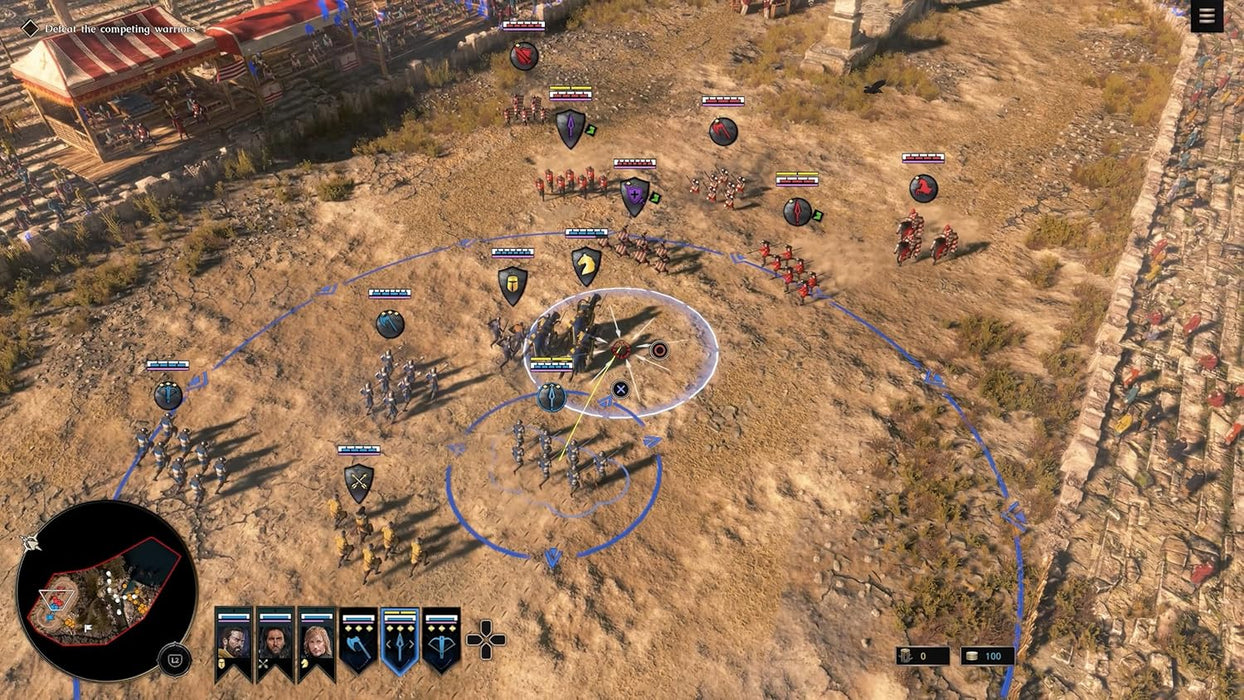Screen dimensions: 1244x700
Task: Target the purple spear shield enemy marker
Action: pos(570,128)
